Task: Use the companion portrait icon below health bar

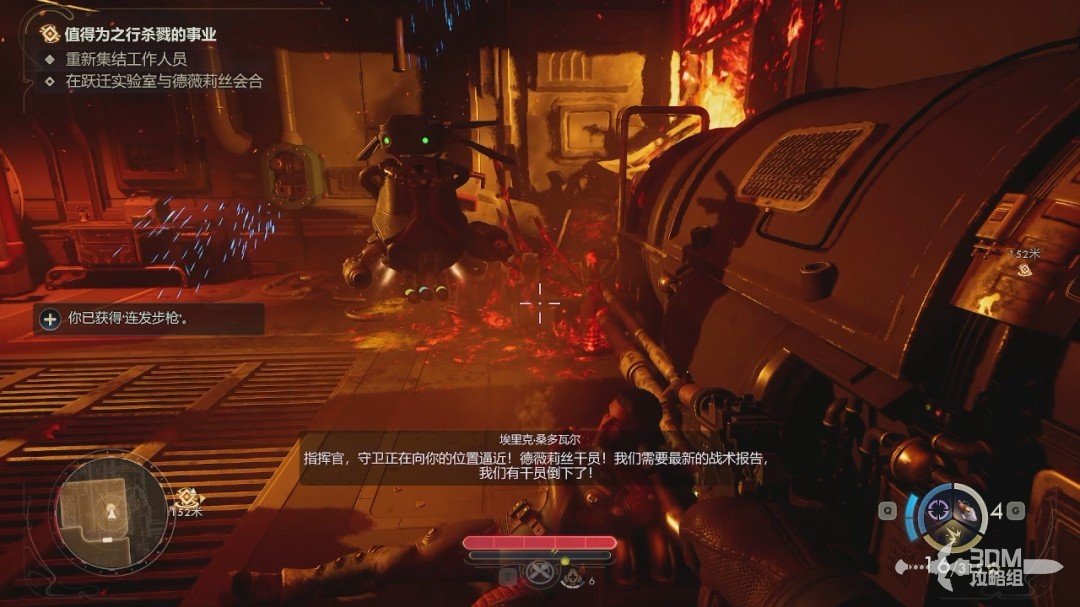Action: [572, 575]
